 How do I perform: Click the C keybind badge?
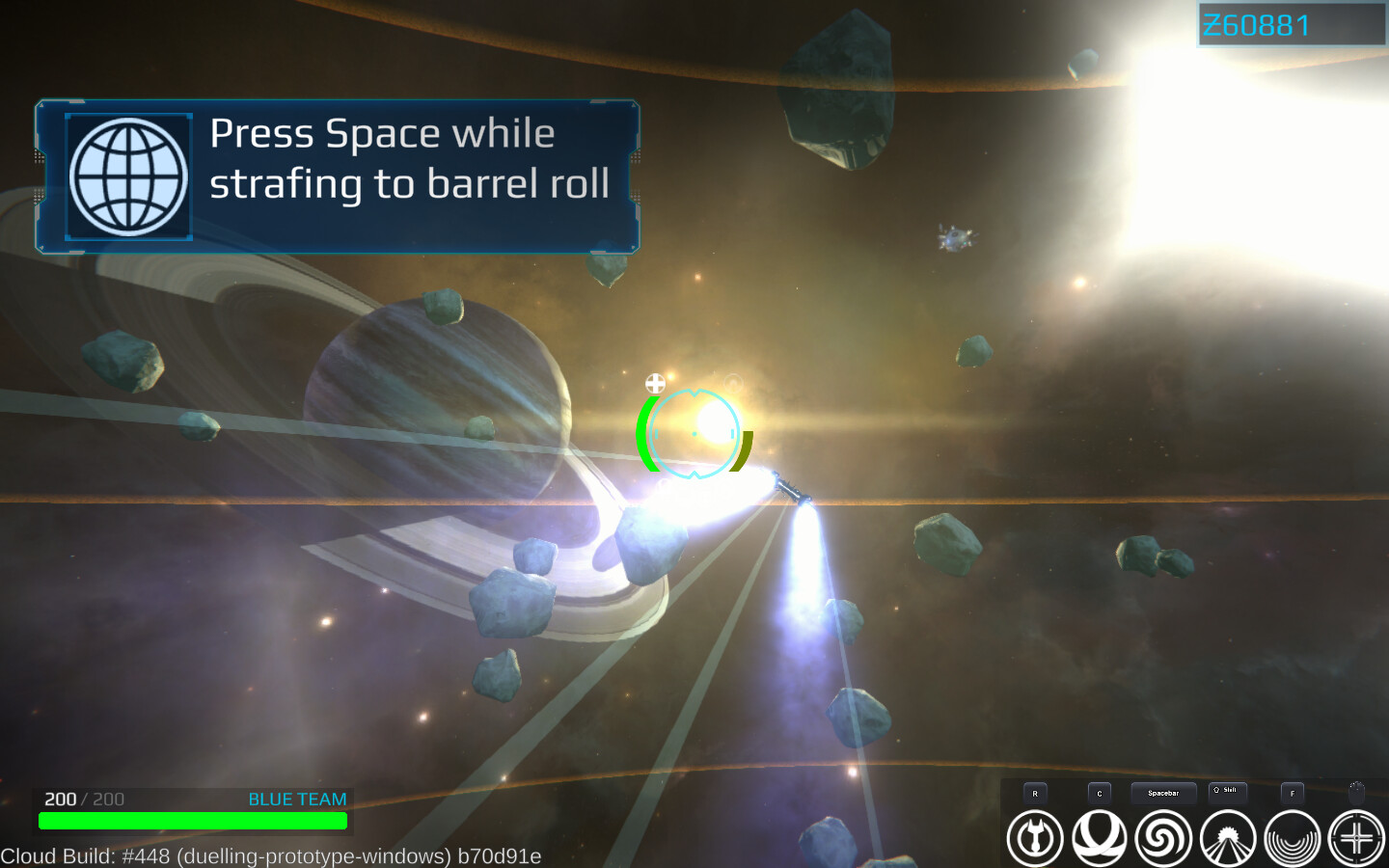click(1100, 792)
